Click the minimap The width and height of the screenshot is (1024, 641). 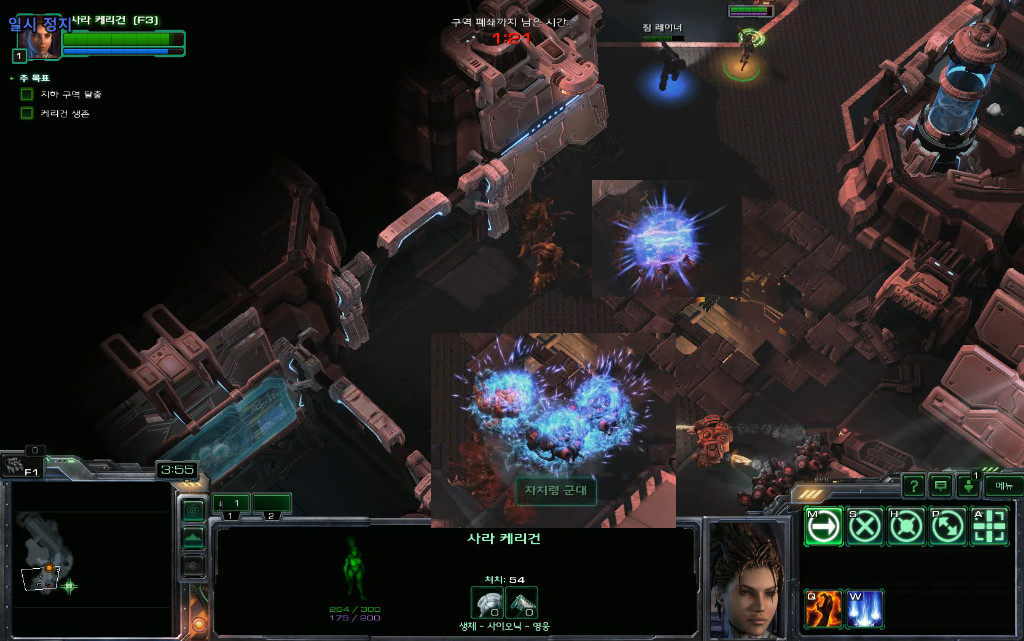[88, 560]
